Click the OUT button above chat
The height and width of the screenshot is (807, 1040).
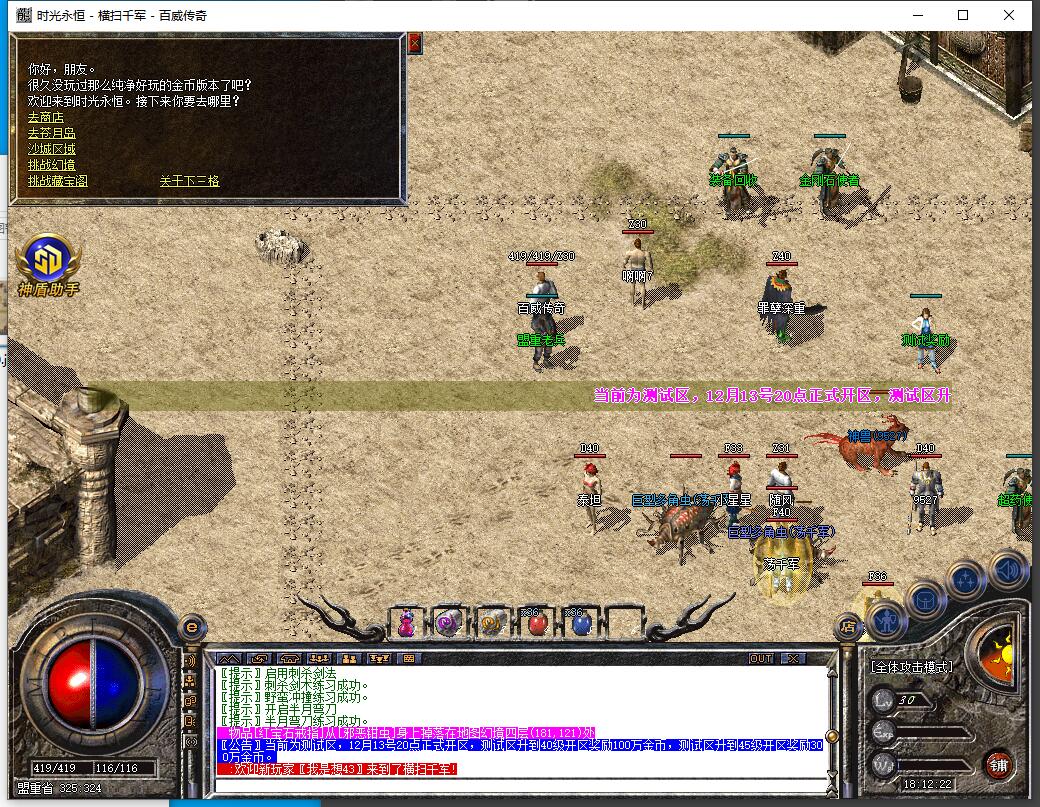(761, 658)
